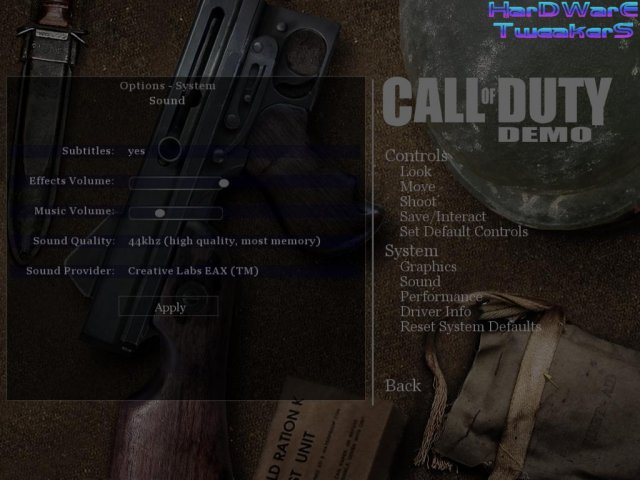This screenshot has width=640, height=480.
Task: Open the Sound settings entry
Action: [x=419, y=282]
